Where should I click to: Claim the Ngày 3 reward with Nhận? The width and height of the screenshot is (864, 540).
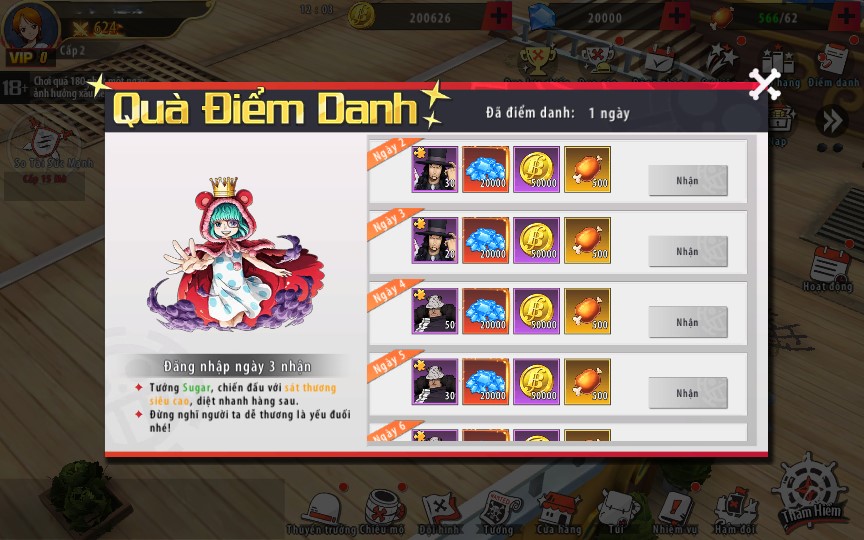pos(687,251)
